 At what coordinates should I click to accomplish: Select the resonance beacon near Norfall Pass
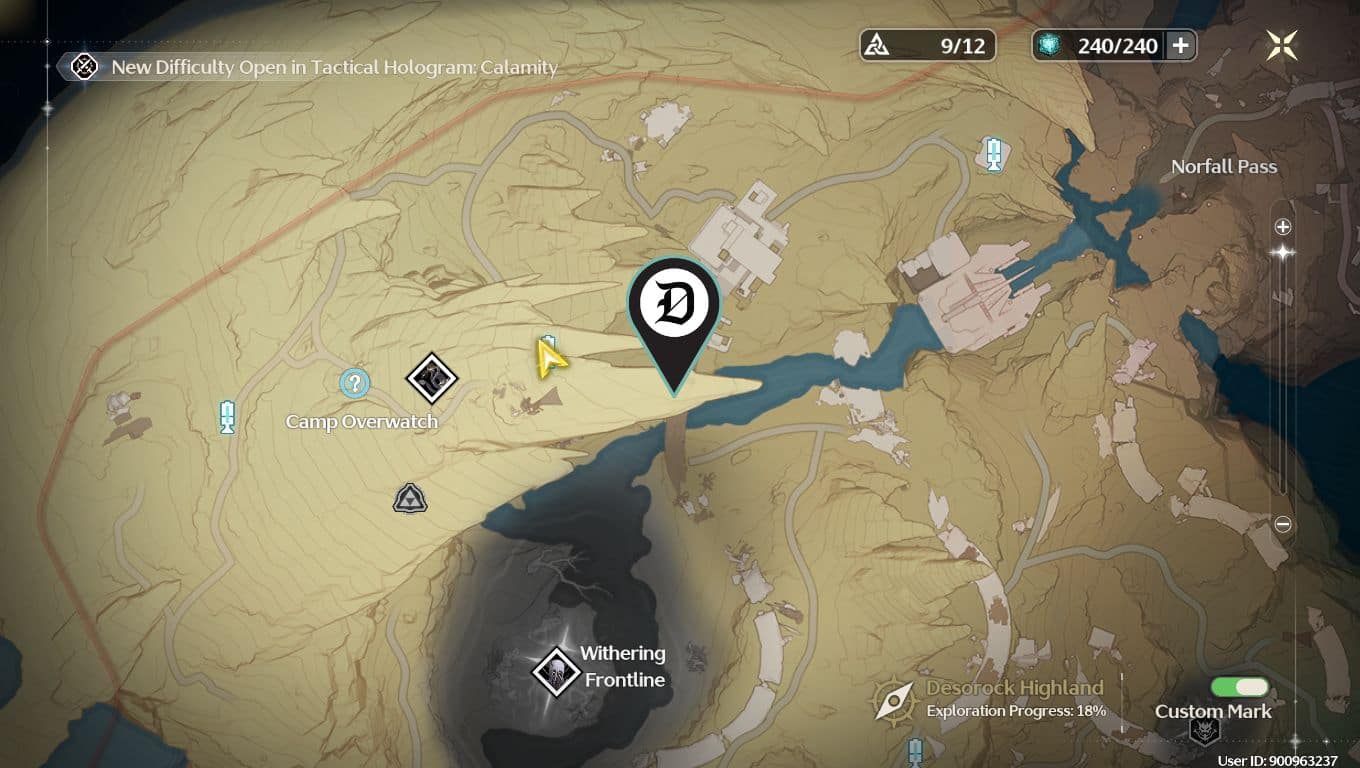[993, 155]
